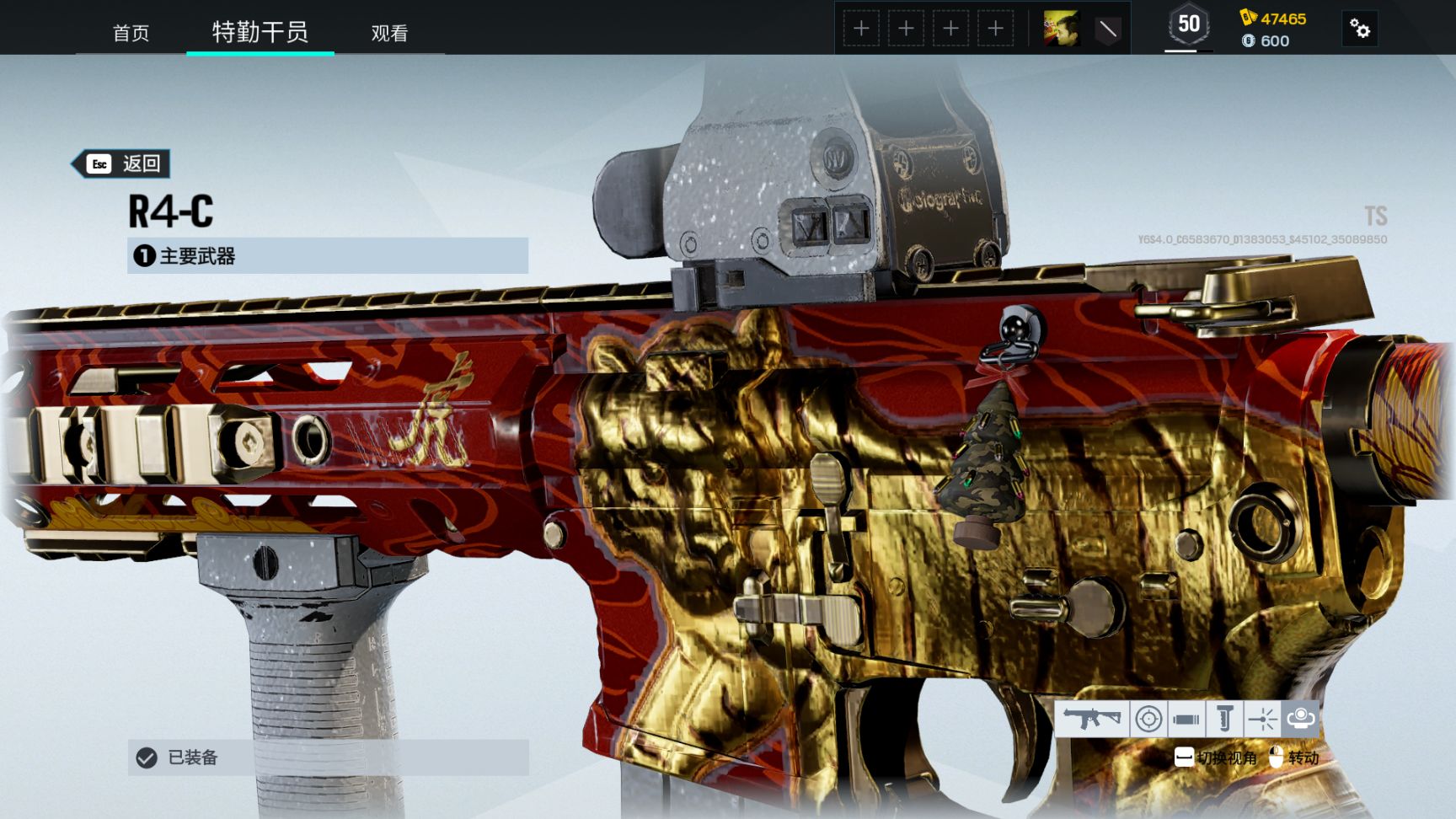Screen dimensions: 1456x819
Task: Show the level 50 clearance badge
Action: 1188,25
